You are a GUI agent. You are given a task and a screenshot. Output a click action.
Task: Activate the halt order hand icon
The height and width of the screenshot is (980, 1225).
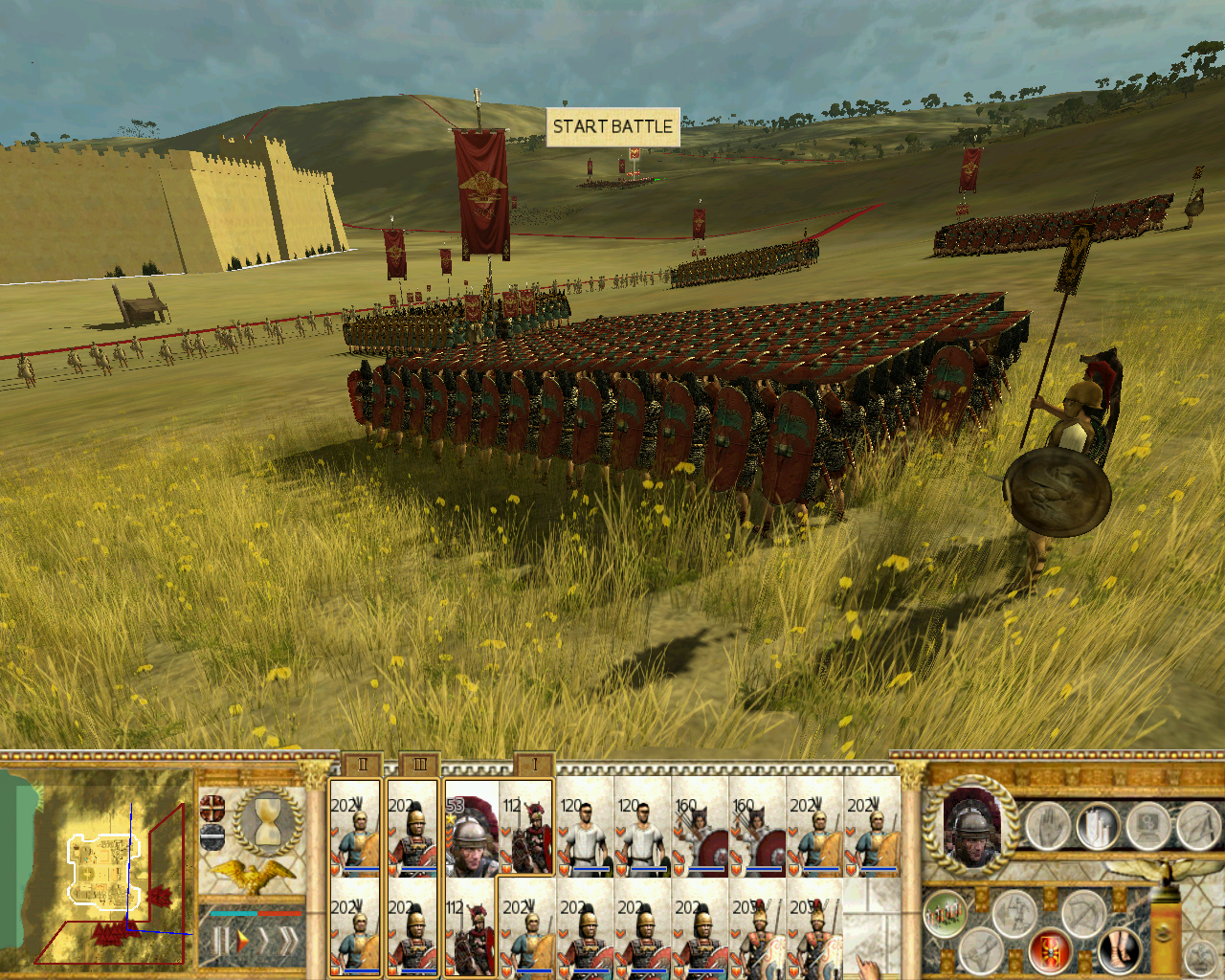(1048, 826)
